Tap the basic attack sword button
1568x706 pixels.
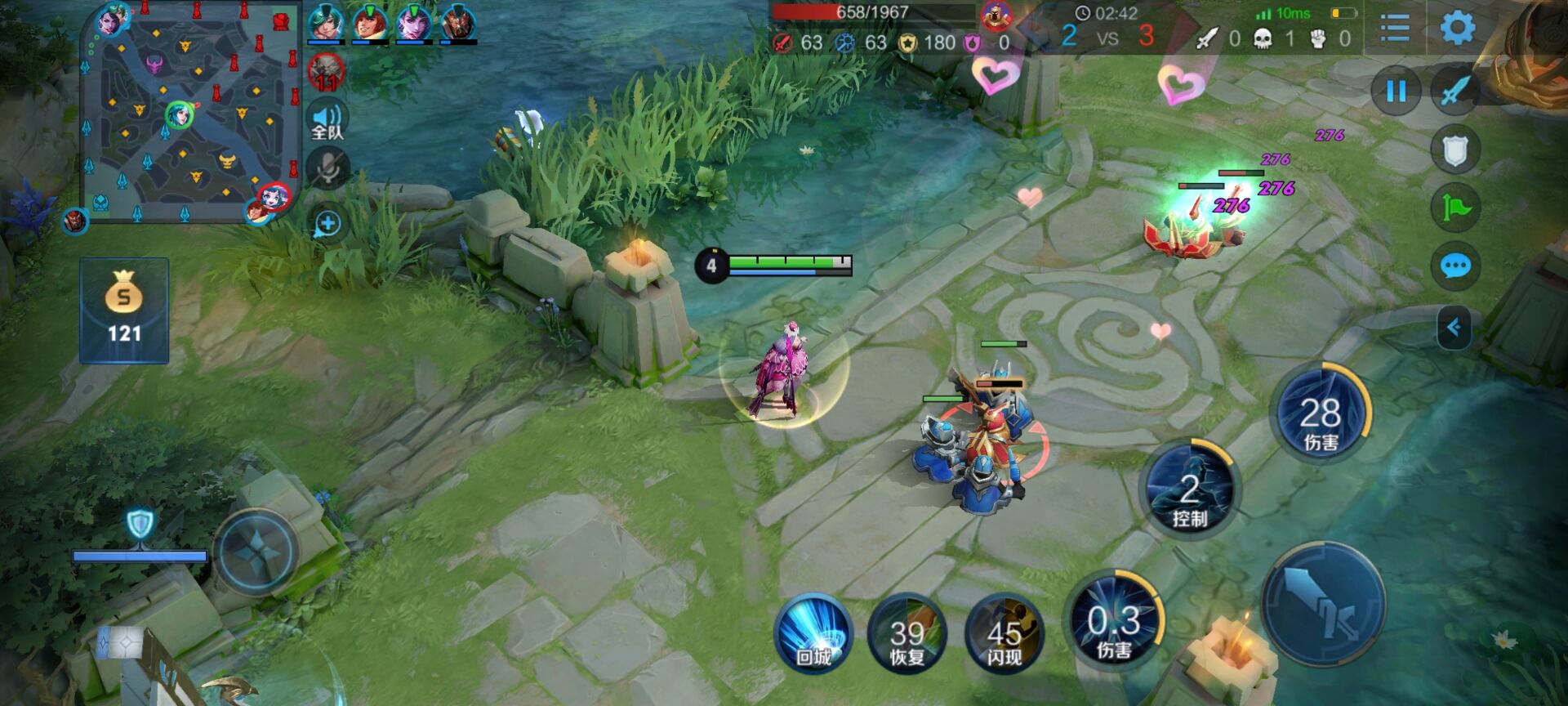point(1323,605)
